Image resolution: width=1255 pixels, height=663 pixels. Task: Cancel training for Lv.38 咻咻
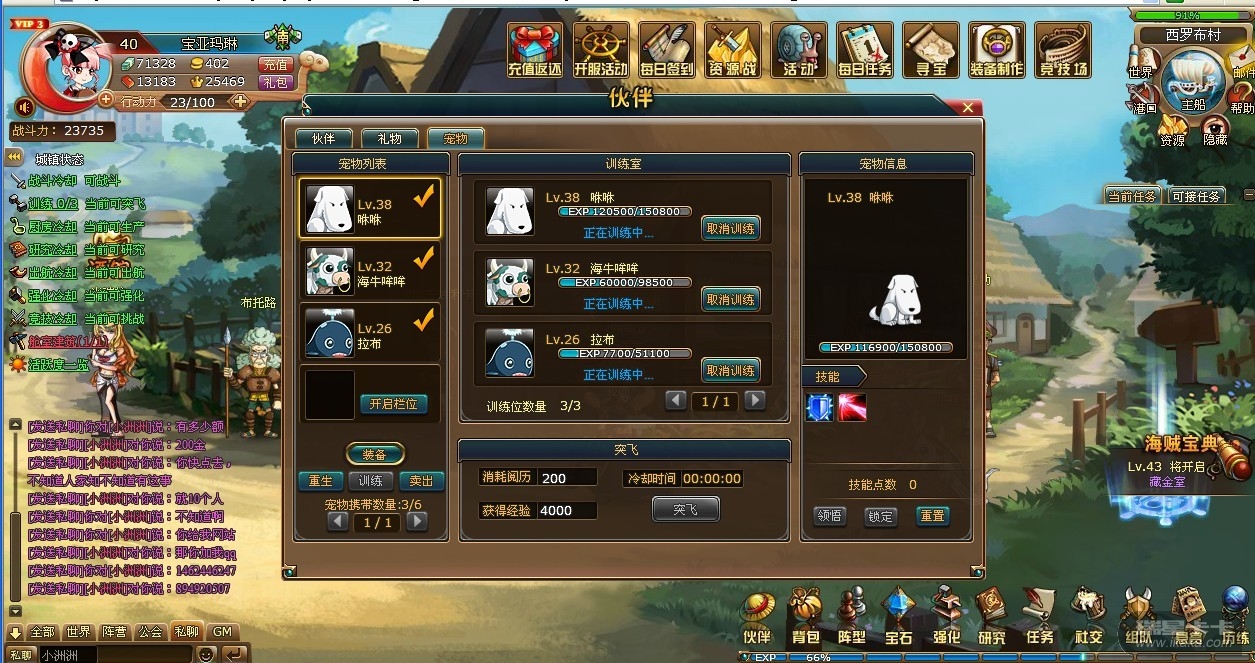click(730, 229)
